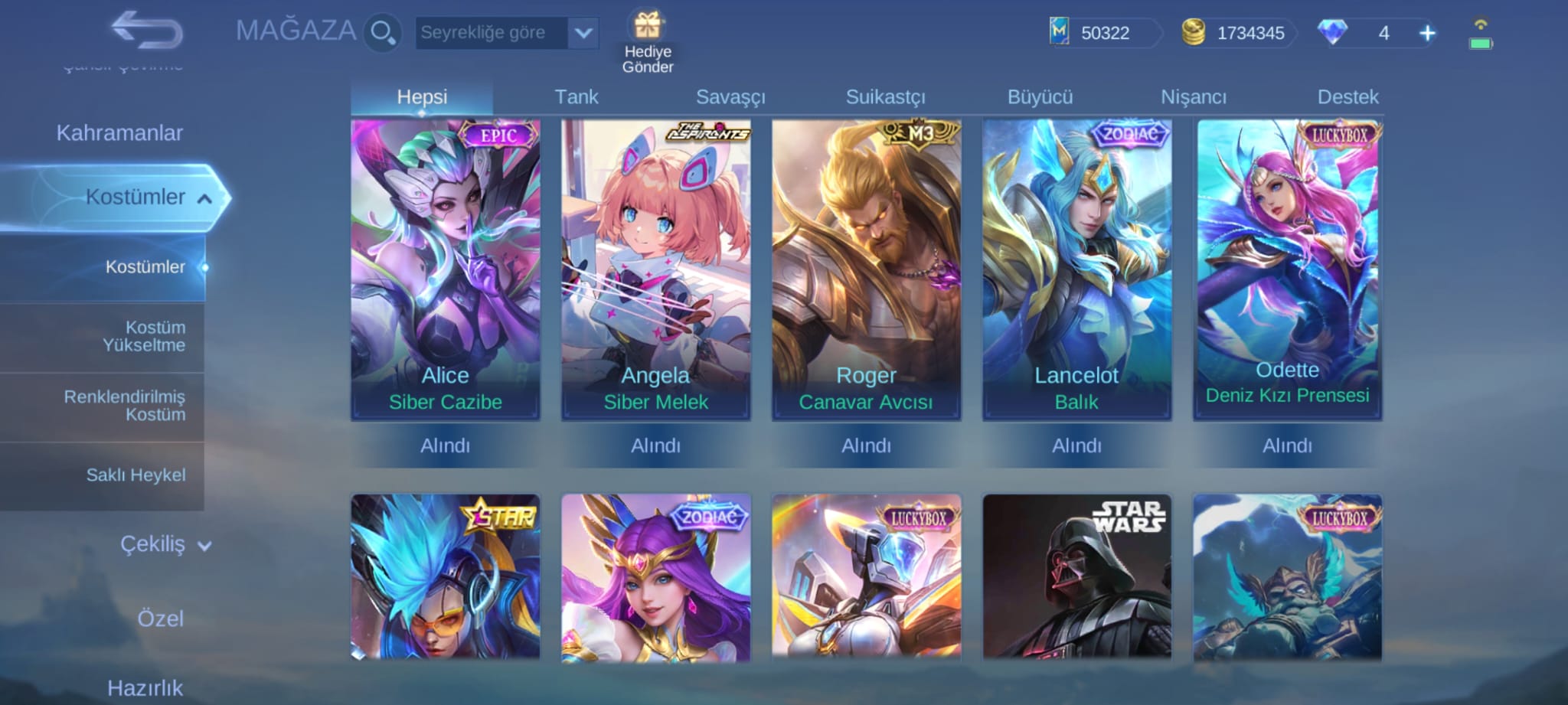
Task: Choose the Roger Canavar Avcısı skin card
Action: [x=866, y=268]
